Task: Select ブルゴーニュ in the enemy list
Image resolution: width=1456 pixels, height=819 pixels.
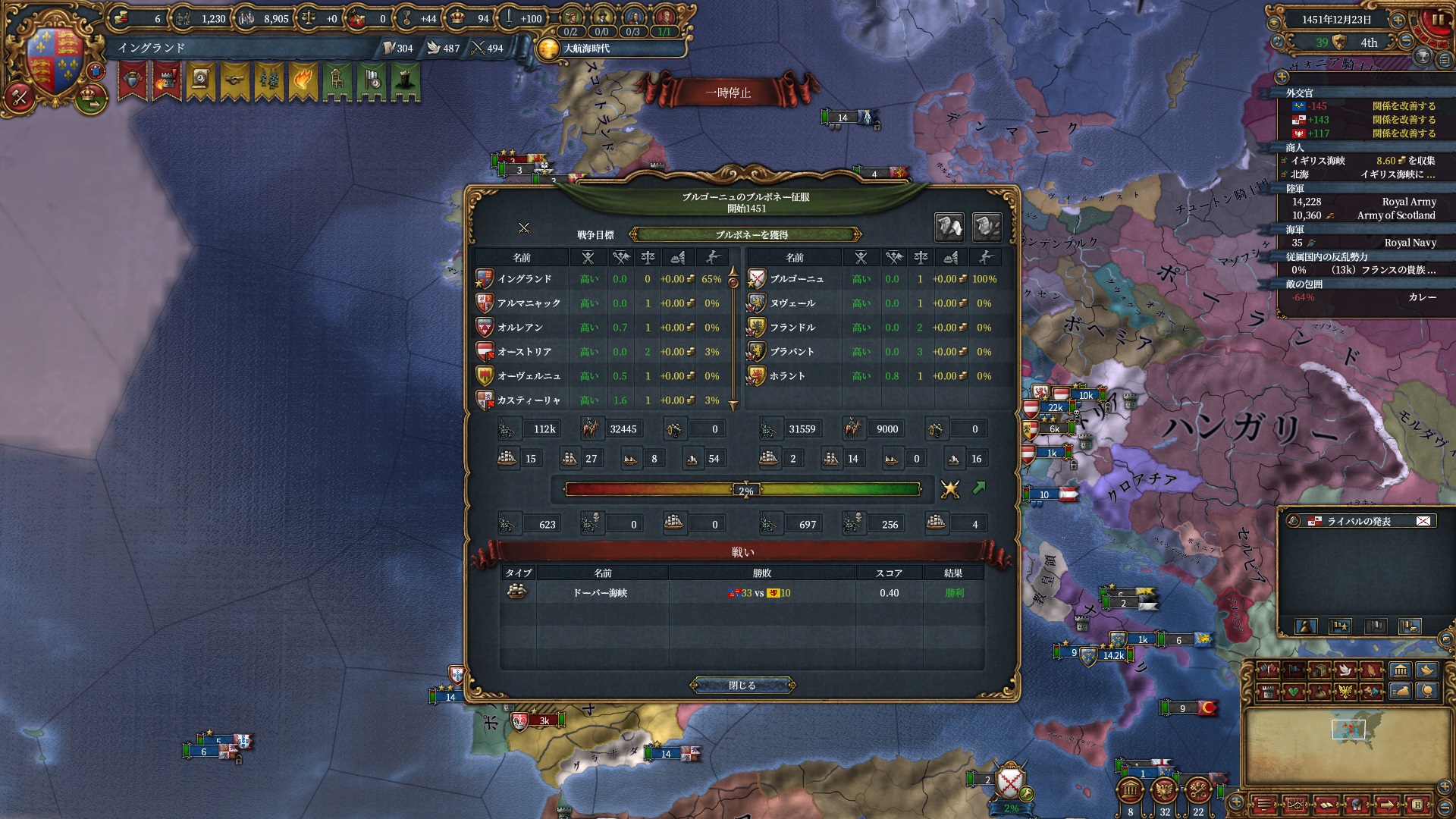Action: coord(797,279)
